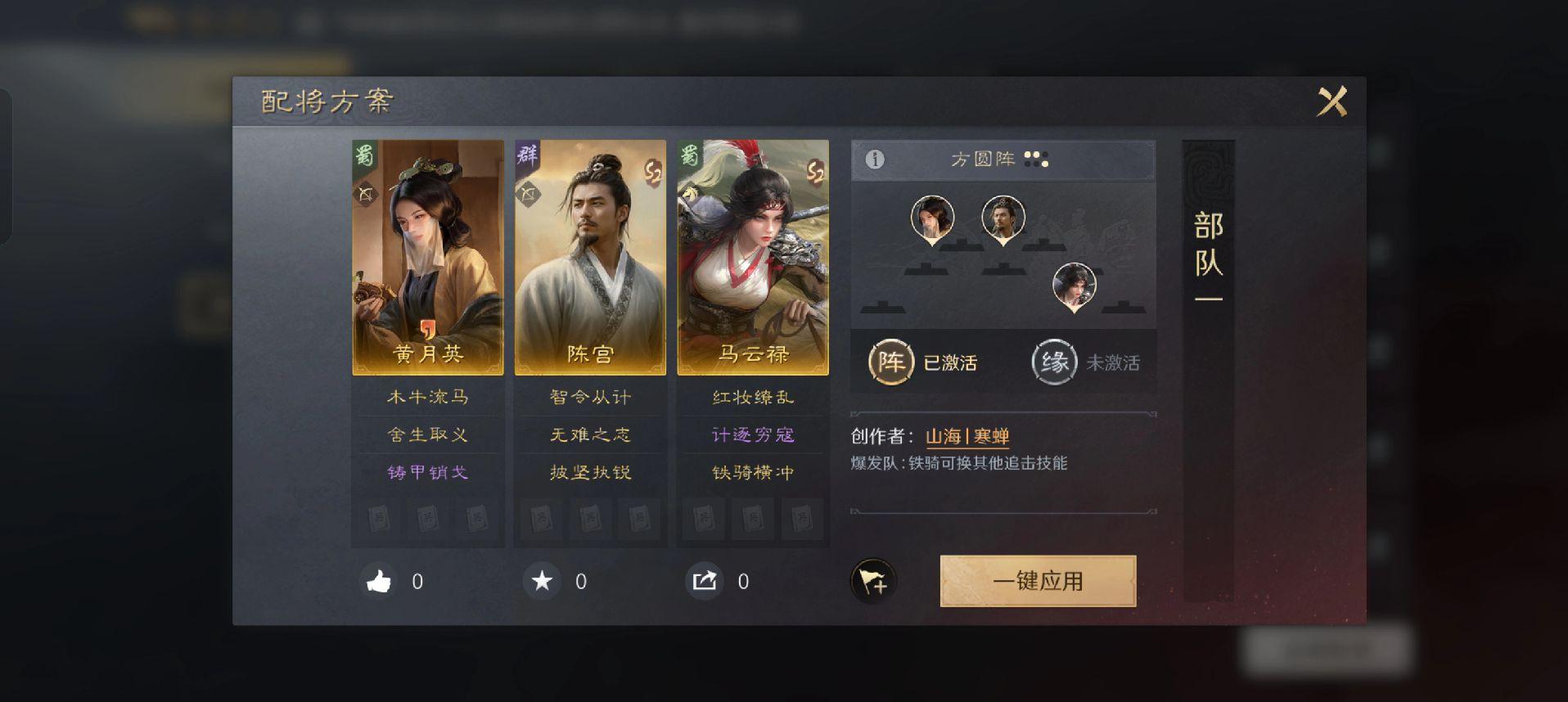Inspect the 红妆缭乱 skill
Viewport: 1568px width, 702px height.
[752, 398]
